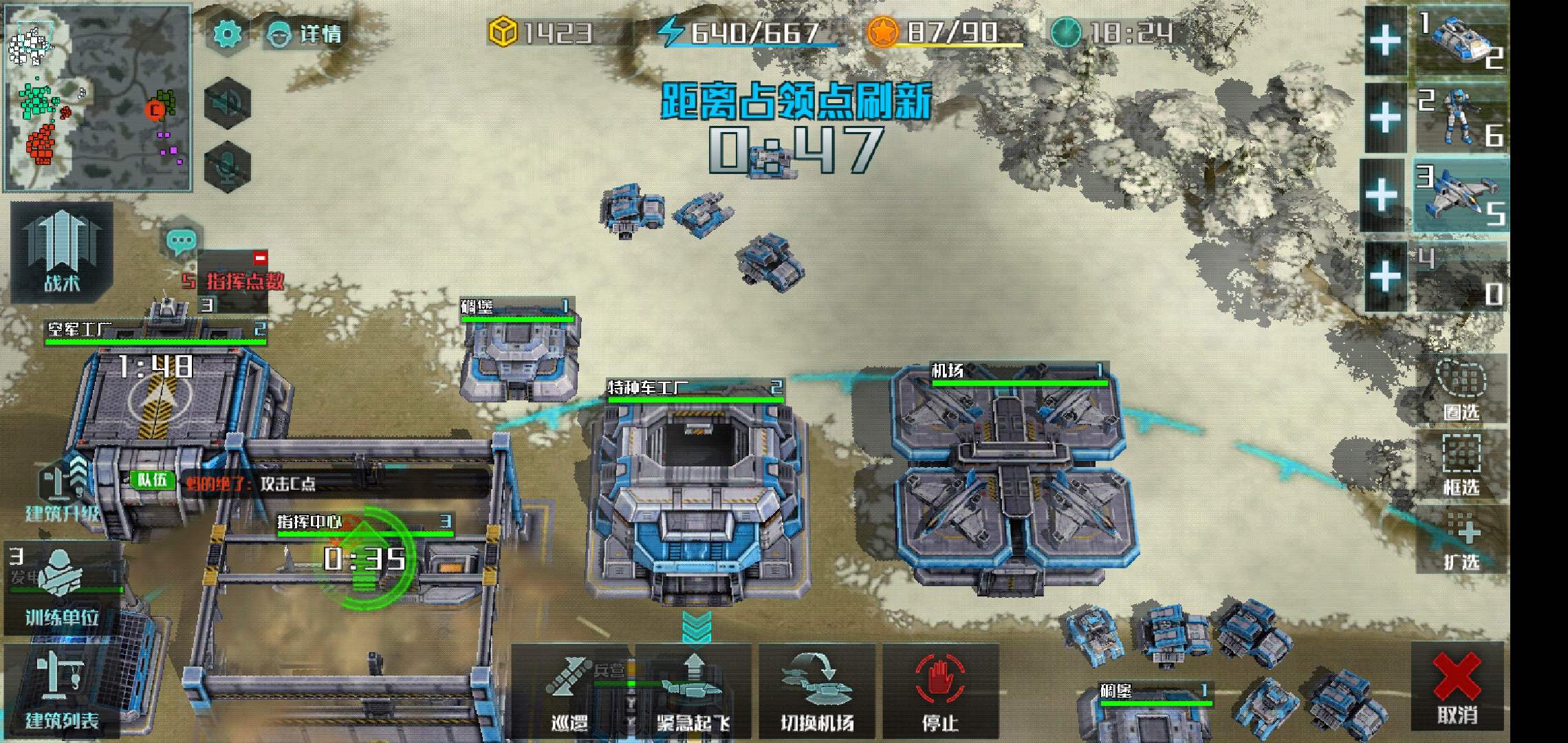Open the gear settings icon
The image size is (1568, 743).
pyautogui.click(x=228, y=33)
